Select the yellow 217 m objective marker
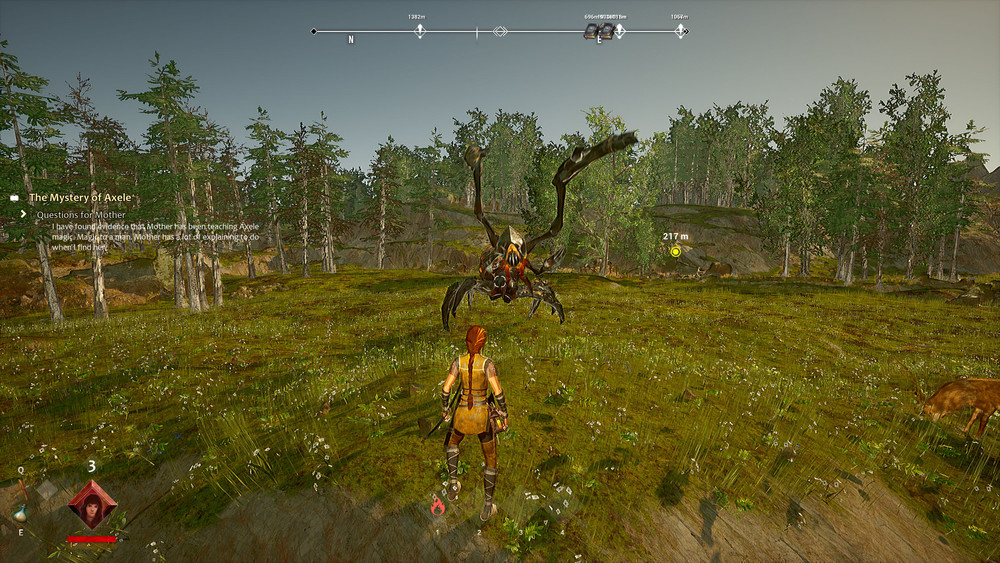 pyautogui.click(x=676, y=252)
